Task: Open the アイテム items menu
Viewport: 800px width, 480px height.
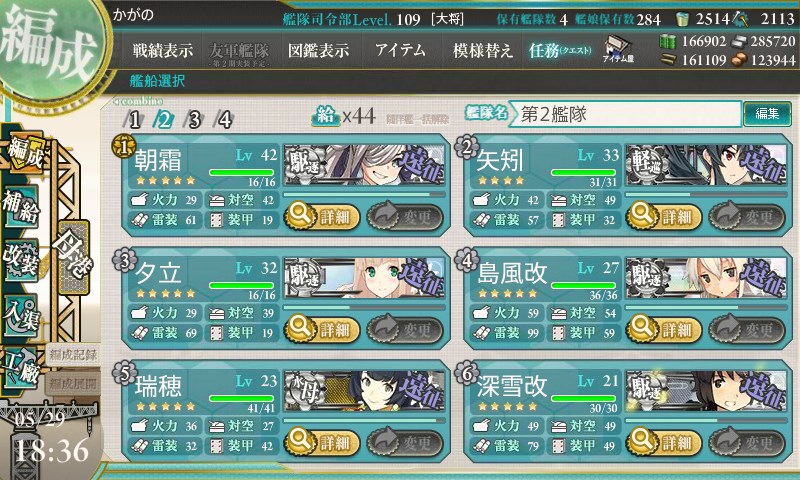Action: [400, 49]
